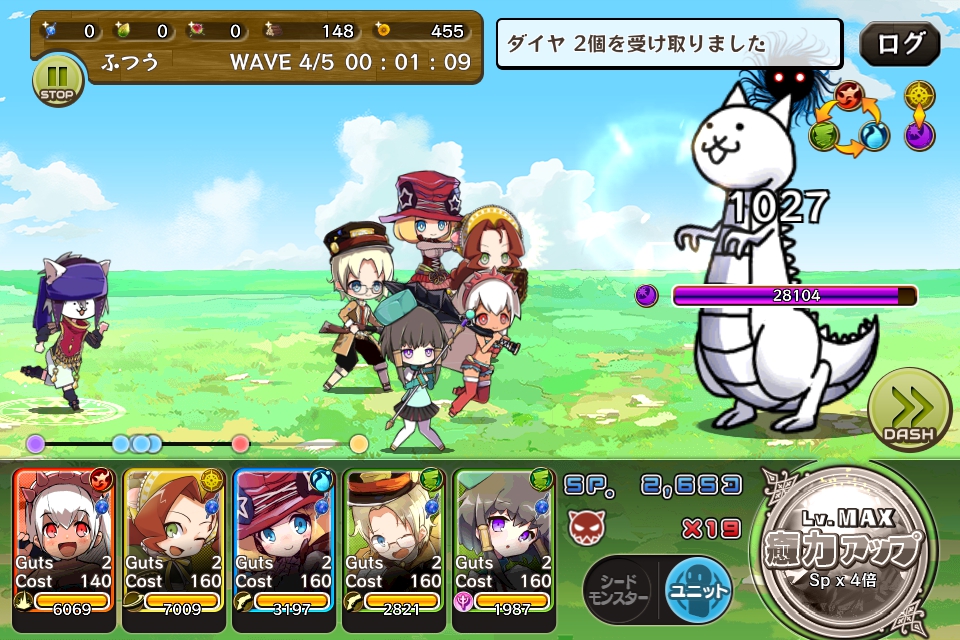This screenshot has height=640, width=960.
Task: Open the battle log (ログ)
Action: [x=899, y=44]
